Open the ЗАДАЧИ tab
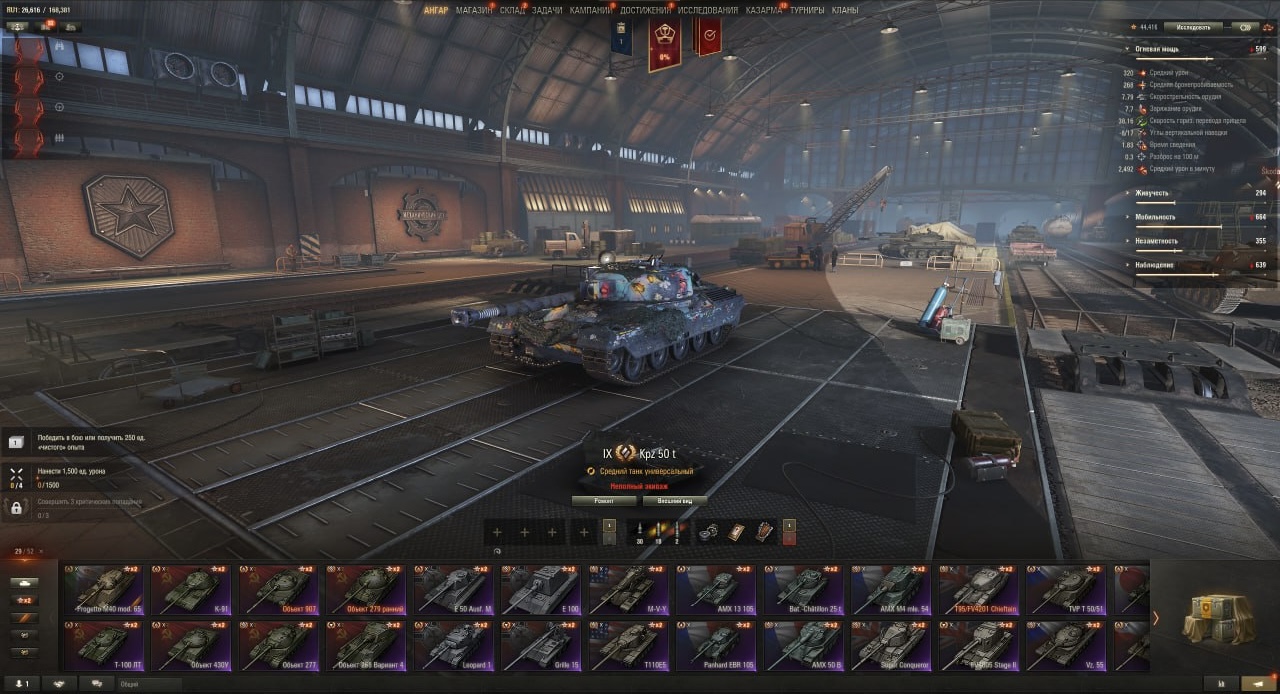Screen dimensions: 1280x694 [547, 10]
